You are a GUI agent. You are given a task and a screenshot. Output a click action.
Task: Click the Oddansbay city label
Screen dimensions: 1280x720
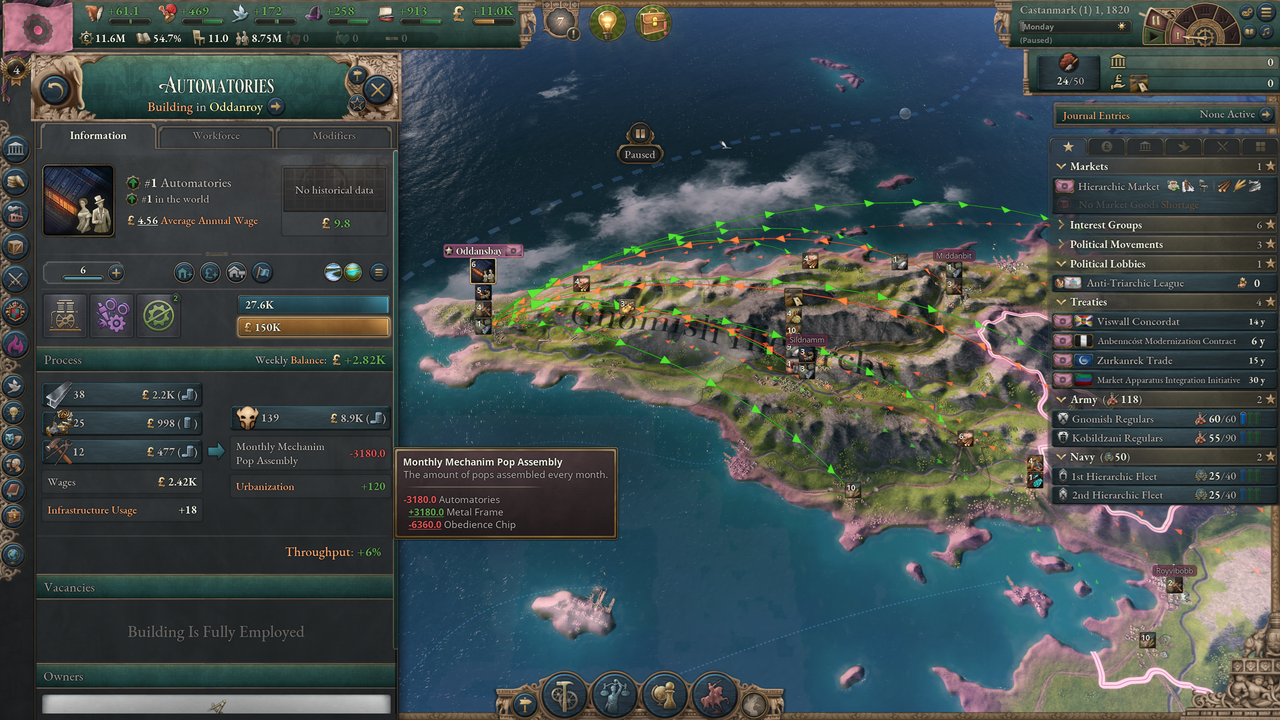point(484,250)
